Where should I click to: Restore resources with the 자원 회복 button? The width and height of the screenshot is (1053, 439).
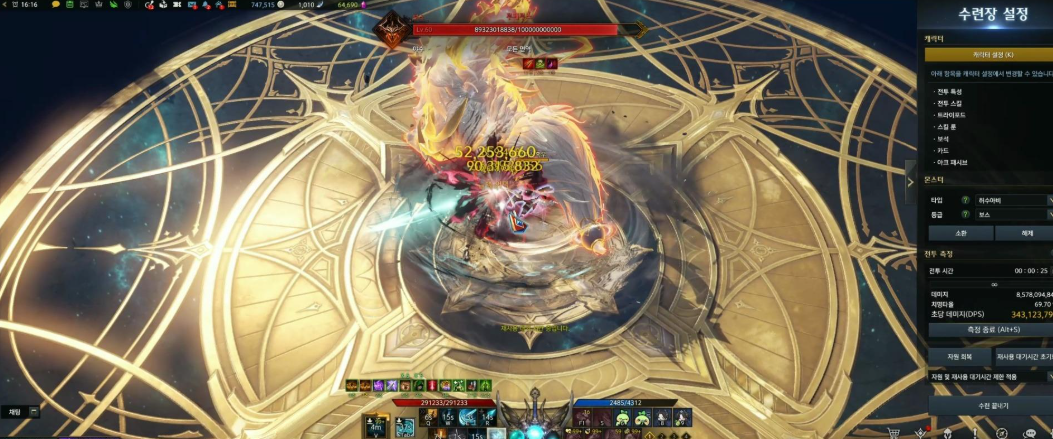[x=958, y=356]
